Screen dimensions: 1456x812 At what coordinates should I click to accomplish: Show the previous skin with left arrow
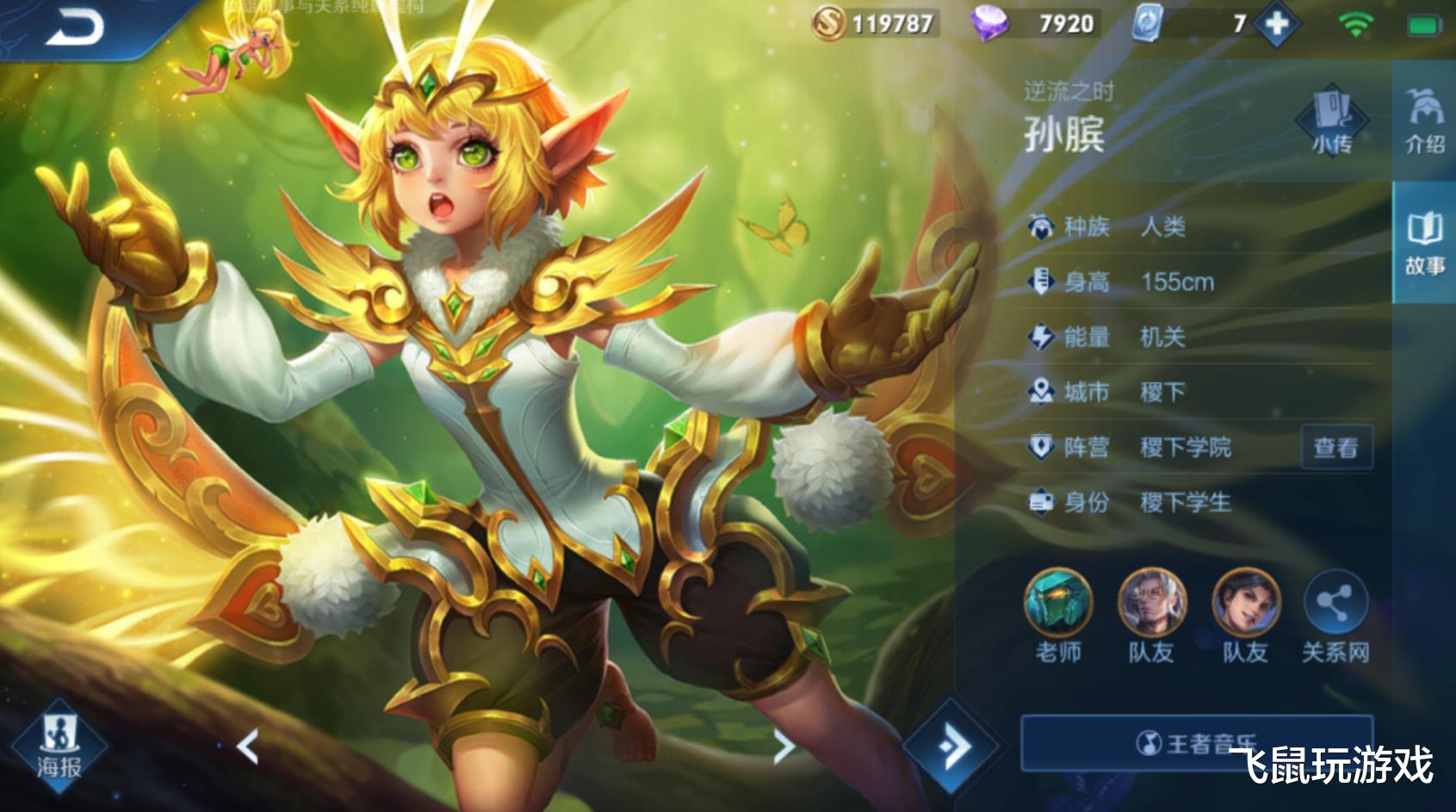[248, 747]
